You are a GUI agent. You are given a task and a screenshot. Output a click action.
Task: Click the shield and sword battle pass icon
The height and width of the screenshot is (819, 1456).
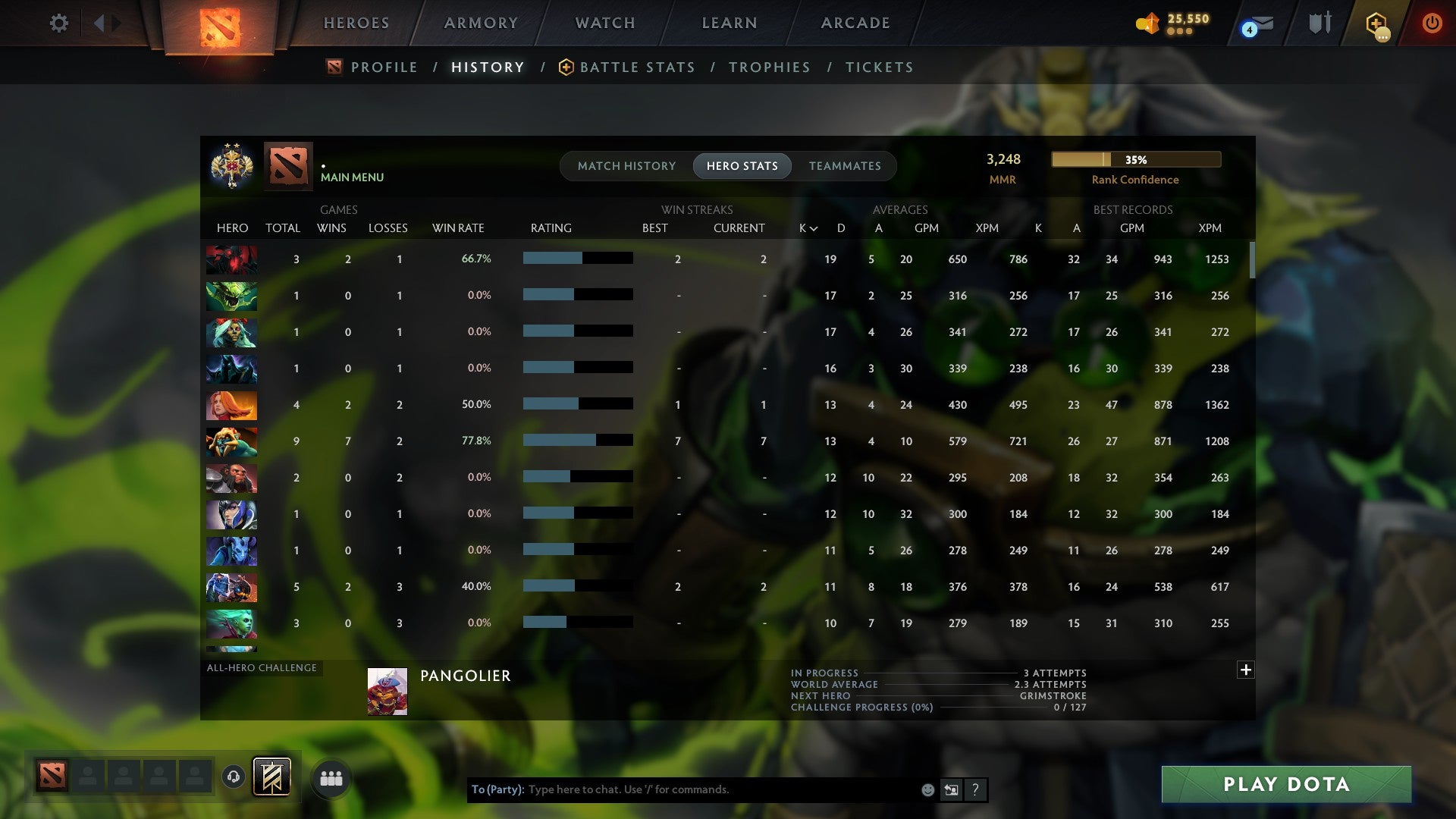pyautogui.click(x=1319, y=23)
